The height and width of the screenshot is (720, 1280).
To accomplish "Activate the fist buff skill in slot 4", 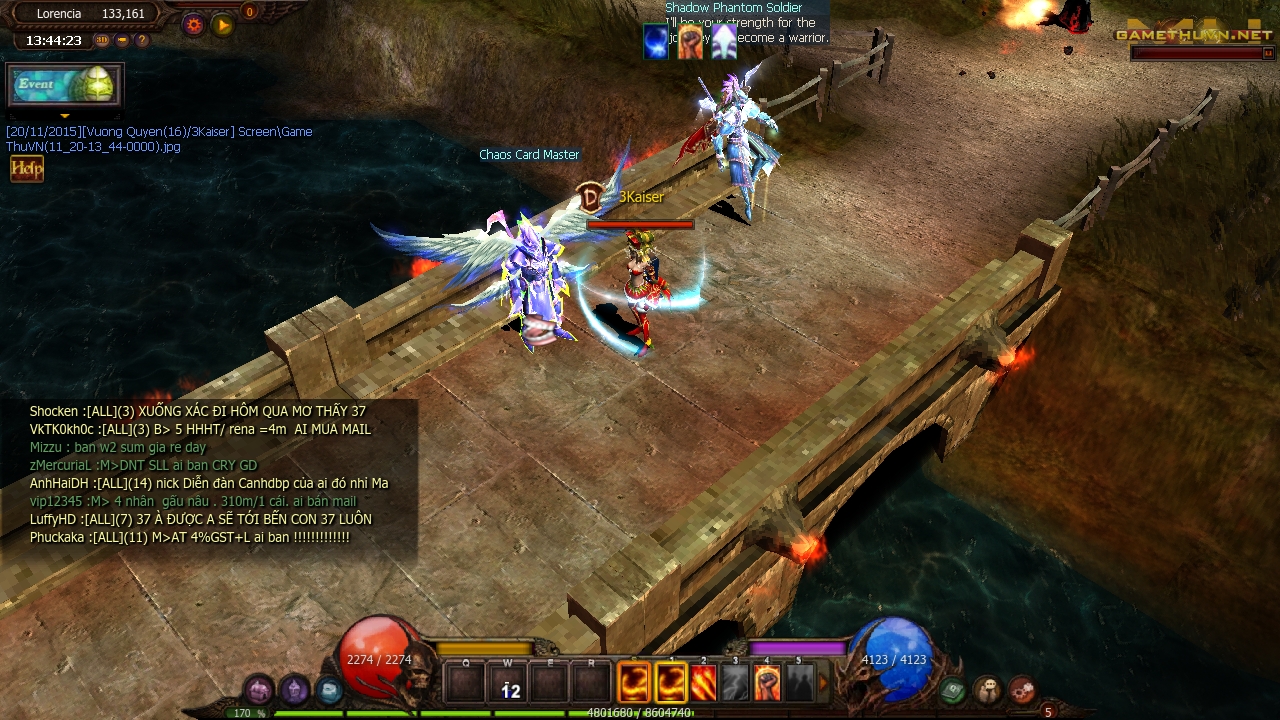I will click(x=768, y=682).
